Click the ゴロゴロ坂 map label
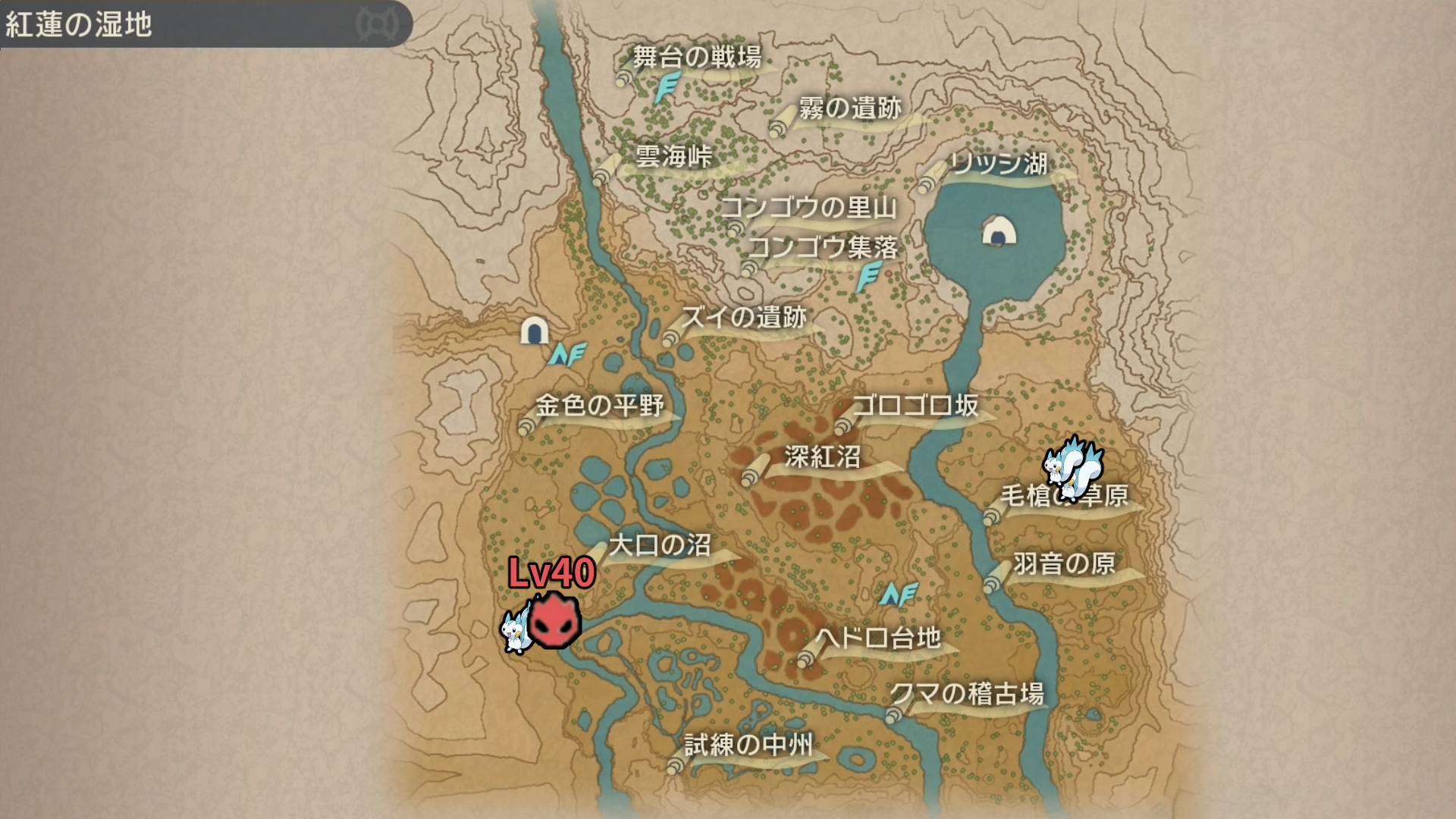1456x819 pixels. pos(916,406)
